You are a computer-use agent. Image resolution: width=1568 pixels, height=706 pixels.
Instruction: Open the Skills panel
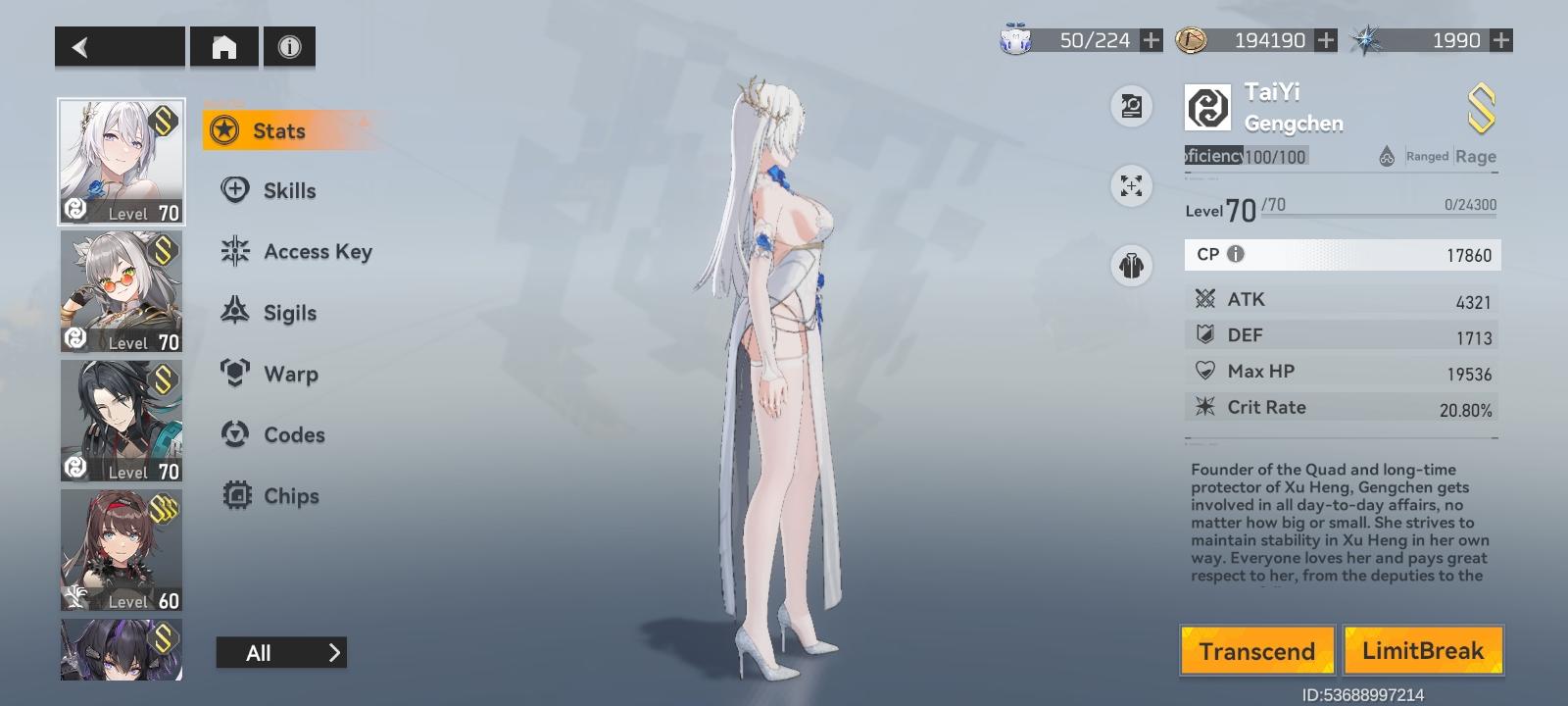288,190
